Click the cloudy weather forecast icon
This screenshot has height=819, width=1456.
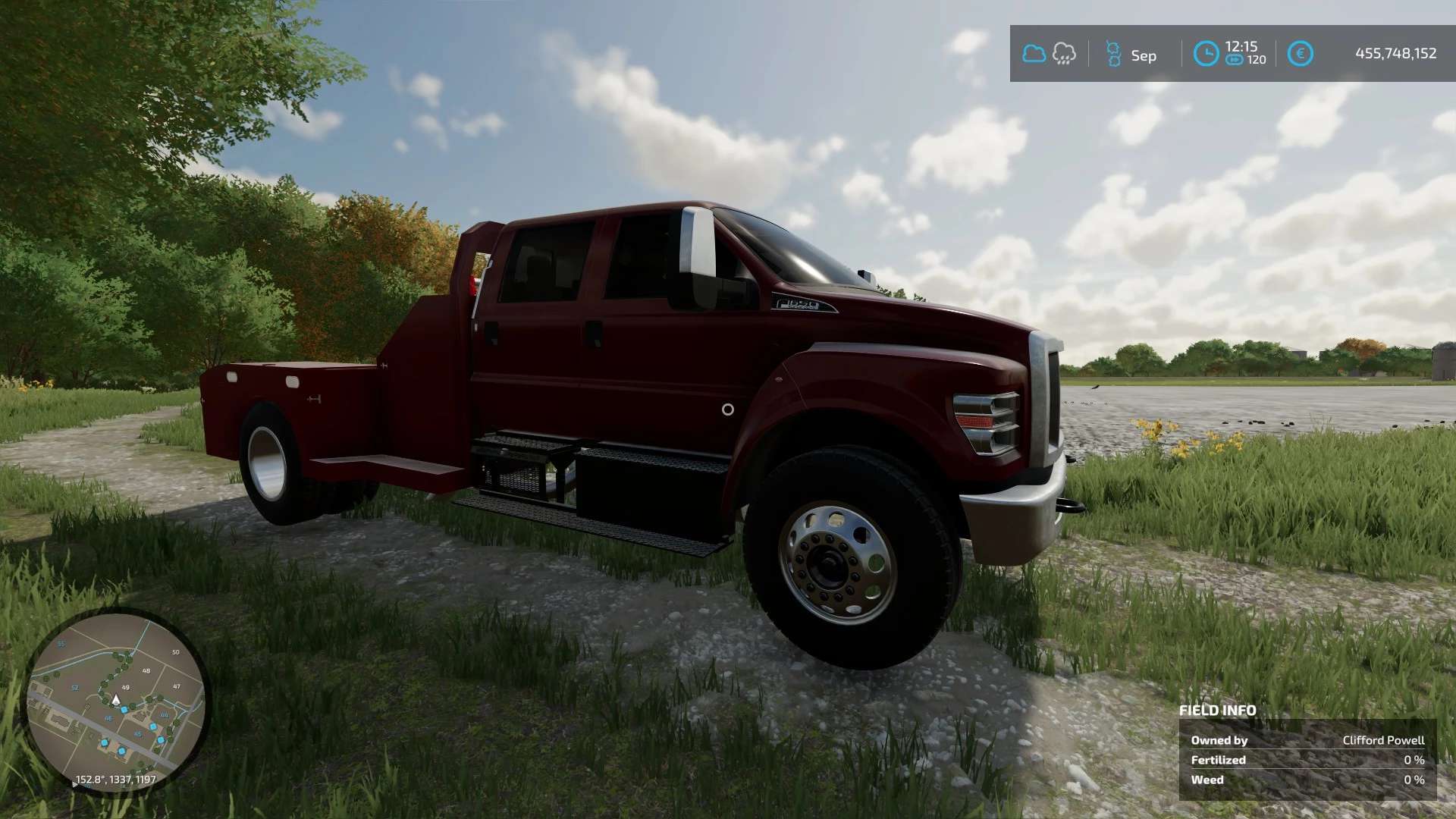point(1034,54)
